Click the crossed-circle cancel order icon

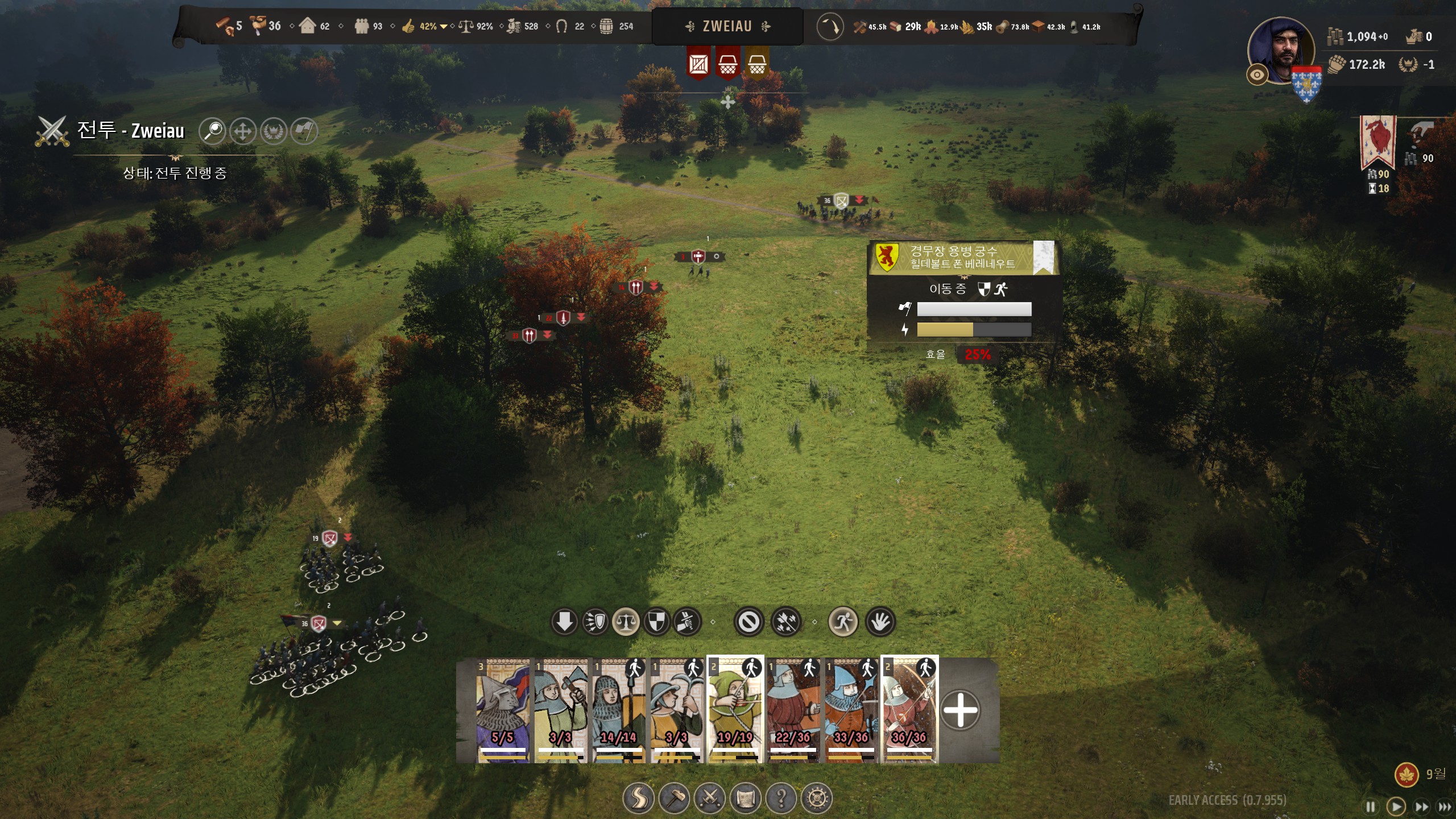point(748,622)
